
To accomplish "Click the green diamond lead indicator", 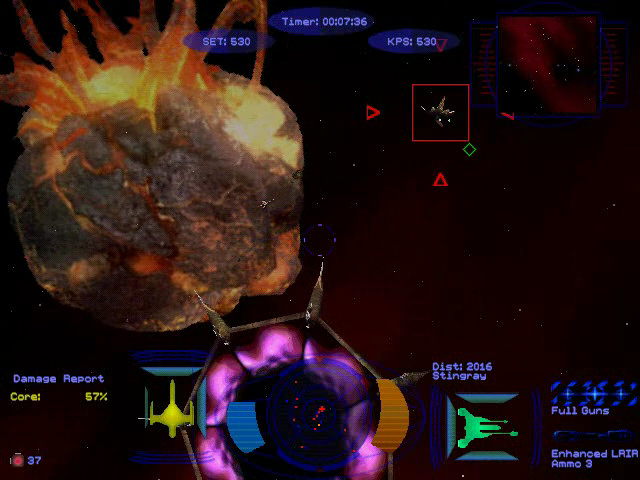I will click(x=469, y=150).
